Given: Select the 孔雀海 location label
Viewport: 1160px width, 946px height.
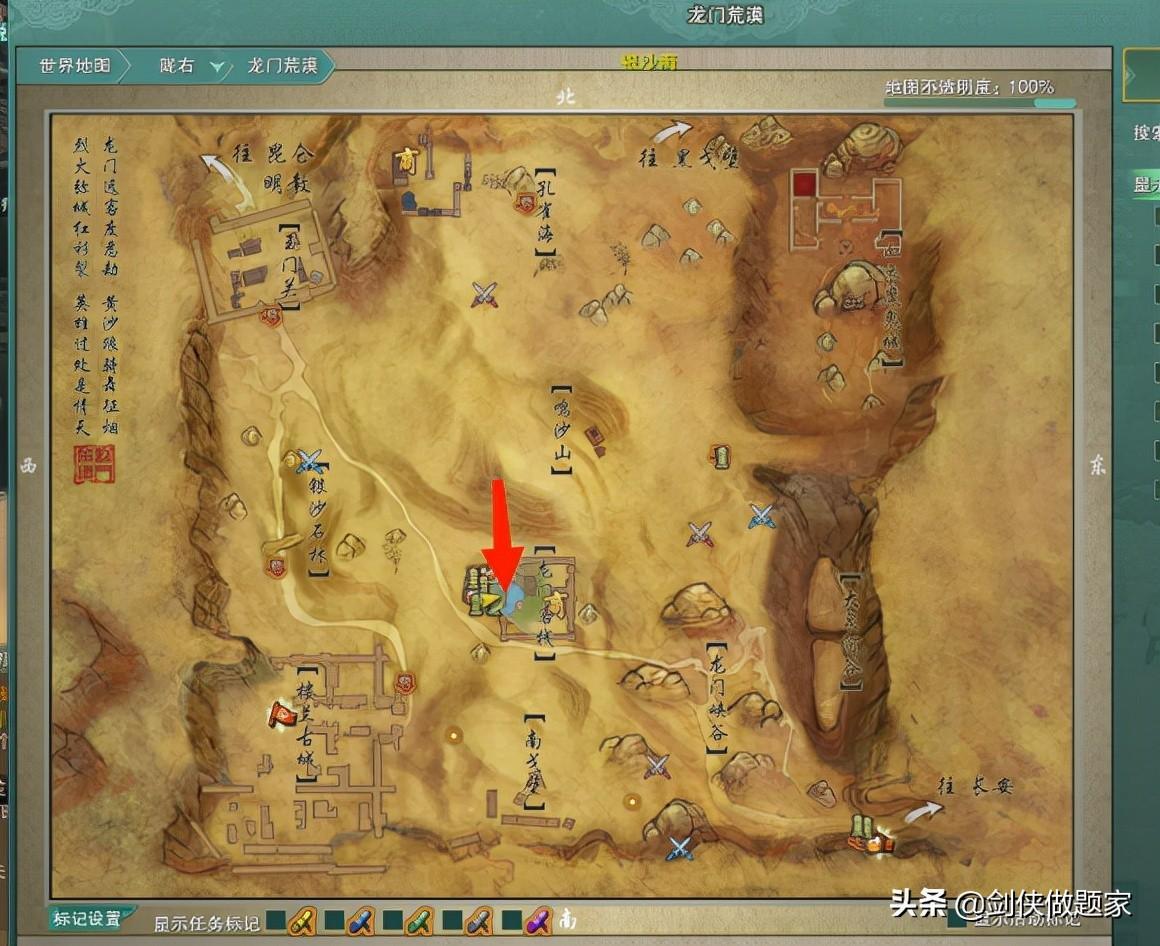Looking at the screenshot, I should coord(545,212).
